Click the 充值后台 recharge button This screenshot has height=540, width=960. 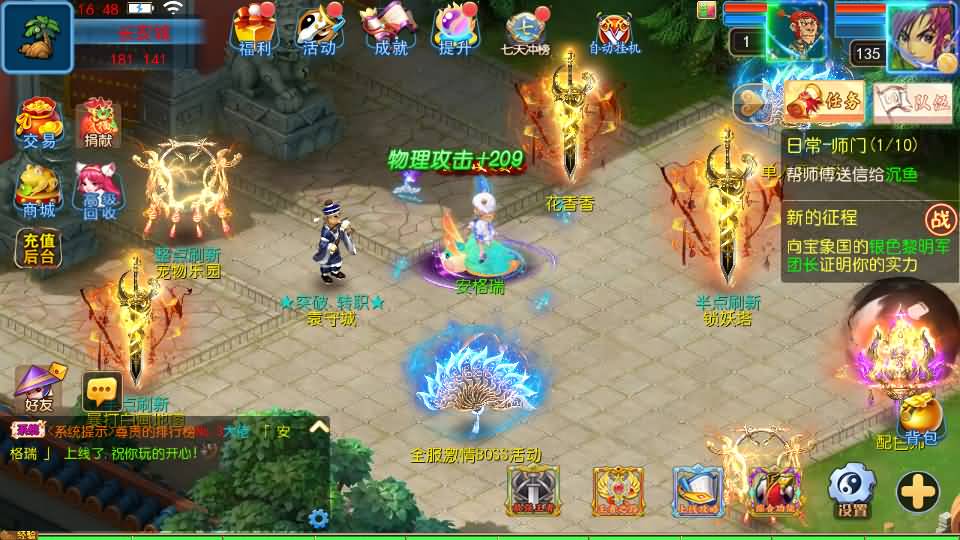coord(40,247)
